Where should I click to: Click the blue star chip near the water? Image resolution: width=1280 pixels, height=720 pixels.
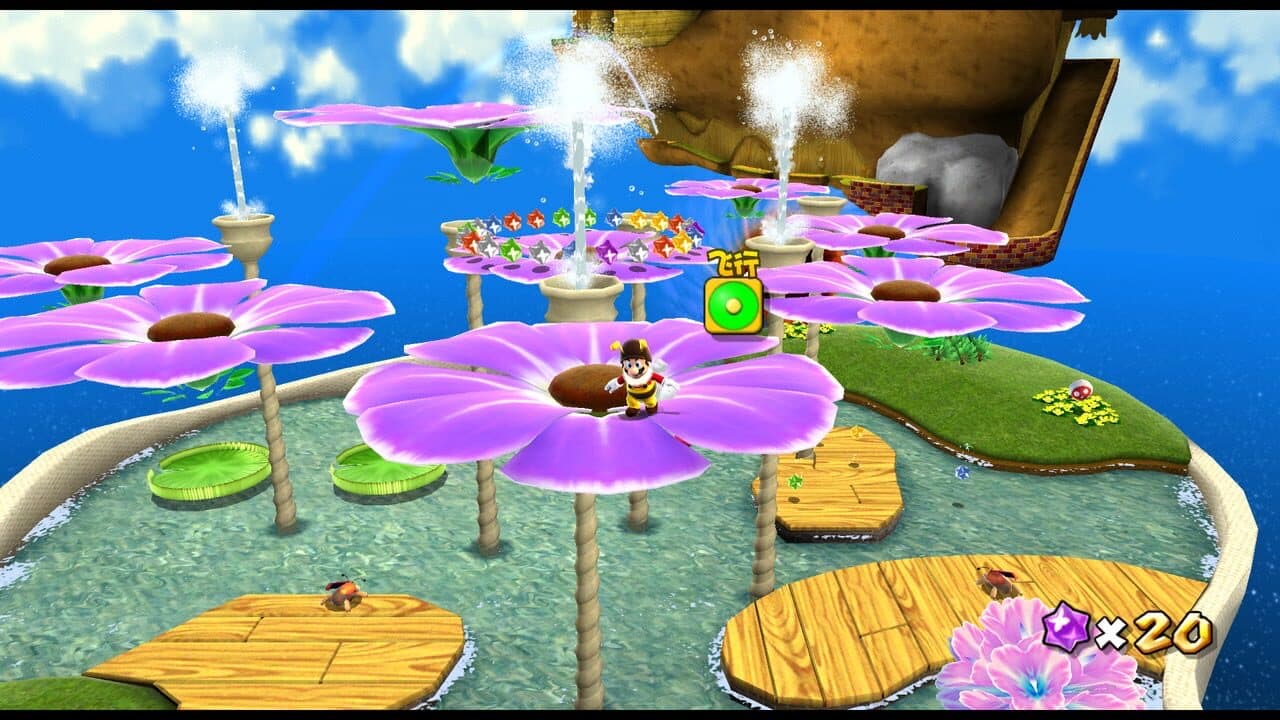(x=960, y=472)
